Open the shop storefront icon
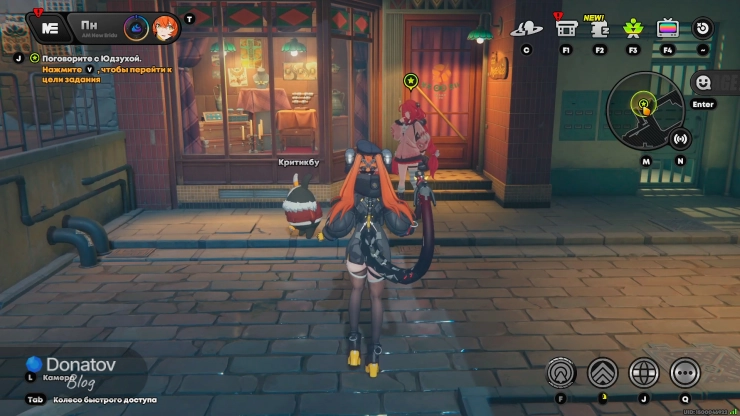 (x=567, y=28)
